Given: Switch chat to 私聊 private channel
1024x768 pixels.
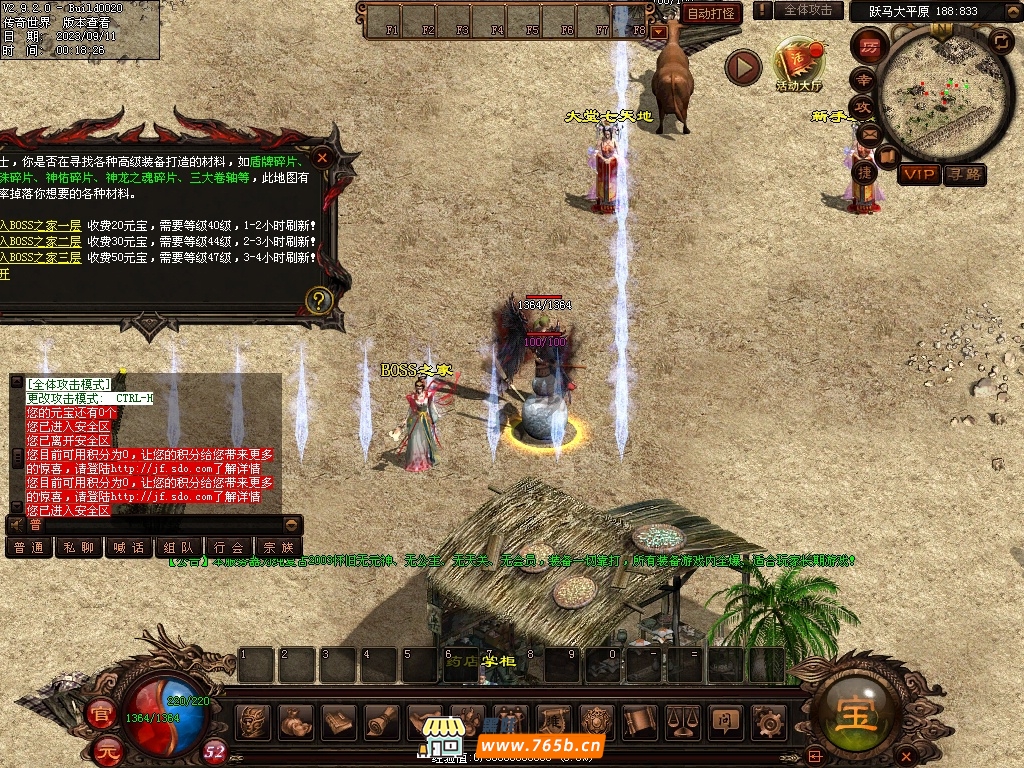Looking at the screenshot, I should 80,547.
